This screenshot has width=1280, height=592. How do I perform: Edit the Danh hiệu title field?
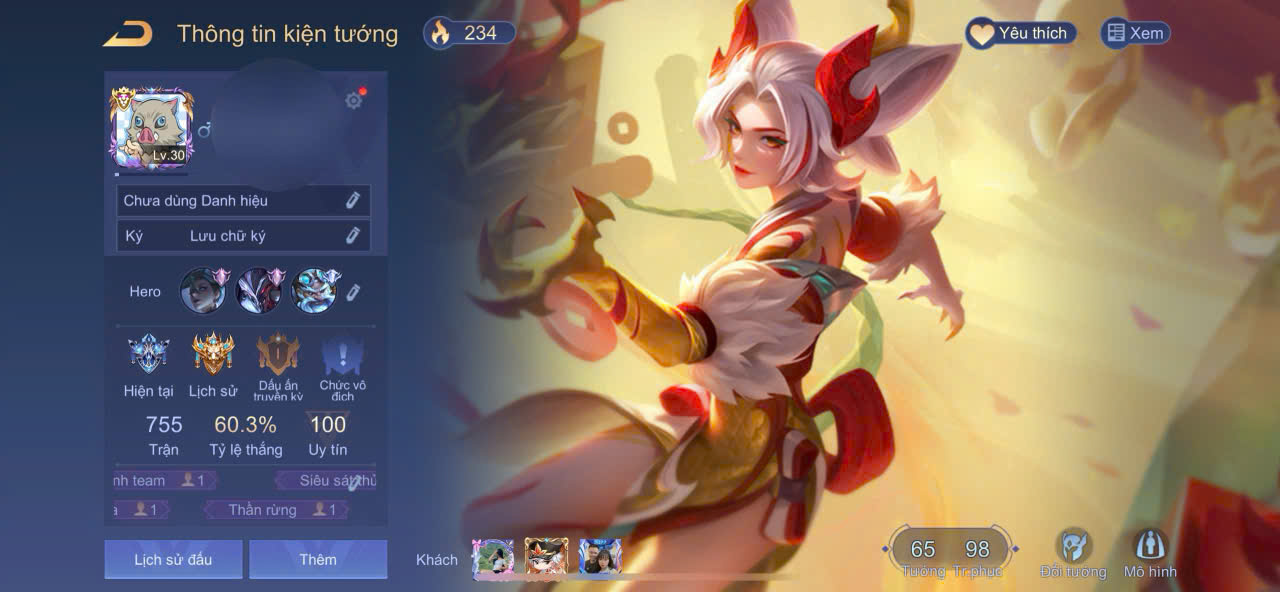click(352, 201)
